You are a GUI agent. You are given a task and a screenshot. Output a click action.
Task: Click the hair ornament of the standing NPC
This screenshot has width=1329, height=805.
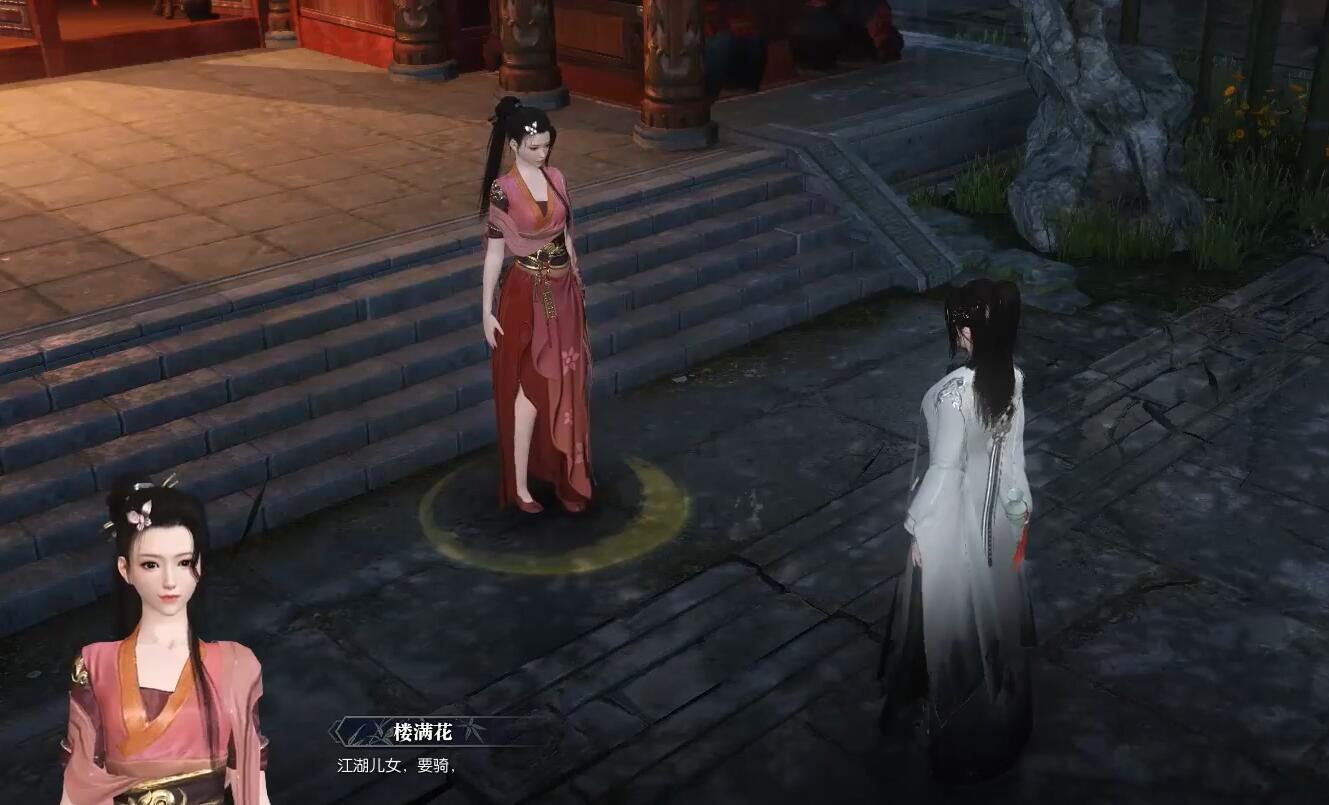[531, 128]
